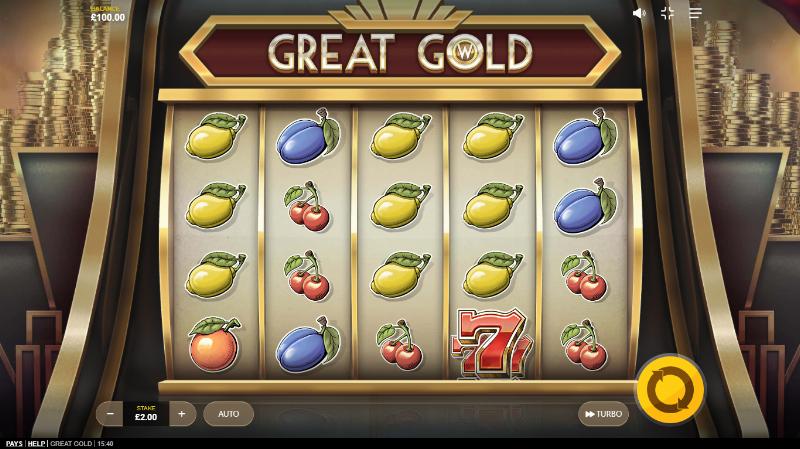The image size is (800, 449).
Task: Decrease the stake with the minus button
Action: click(x=110, y=414)
